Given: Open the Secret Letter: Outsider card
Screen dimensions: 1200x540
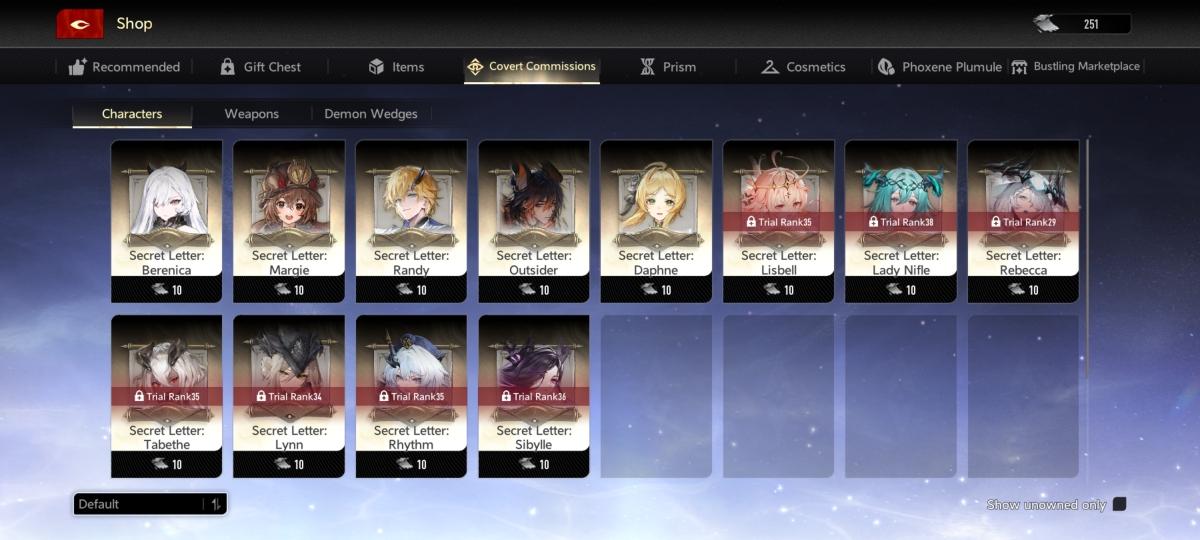Looking at the screenshot, I should 534,221.
